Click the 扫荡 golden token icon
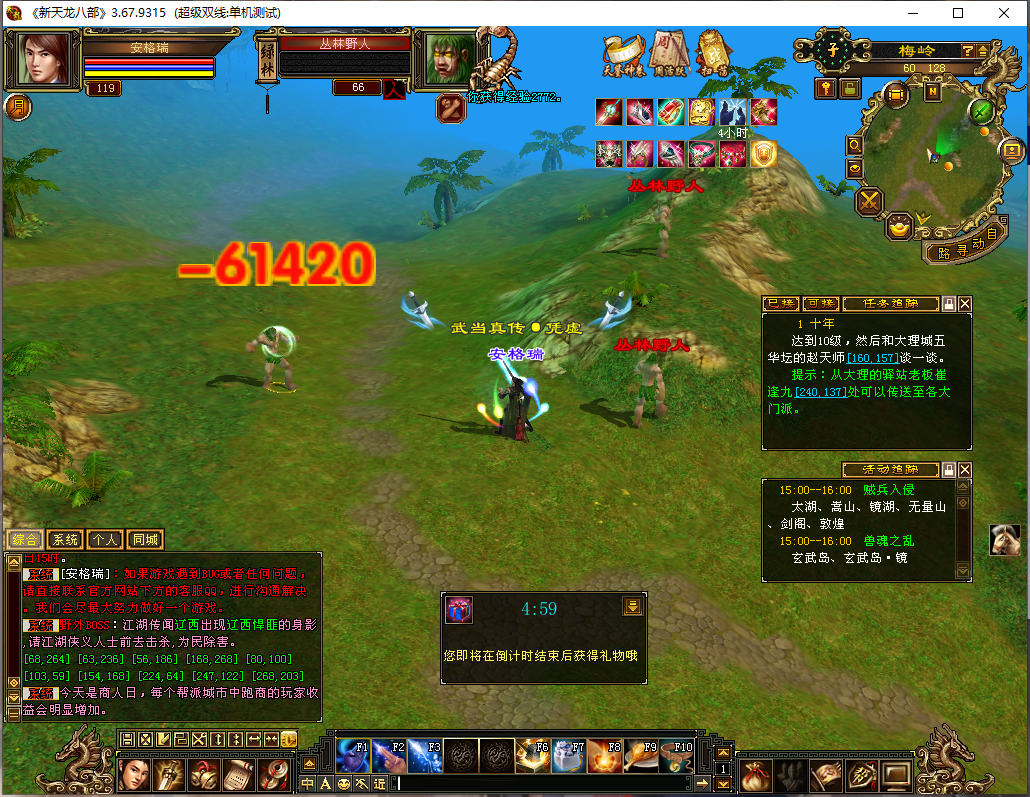 pyautogui.click(x=712, y=54)
